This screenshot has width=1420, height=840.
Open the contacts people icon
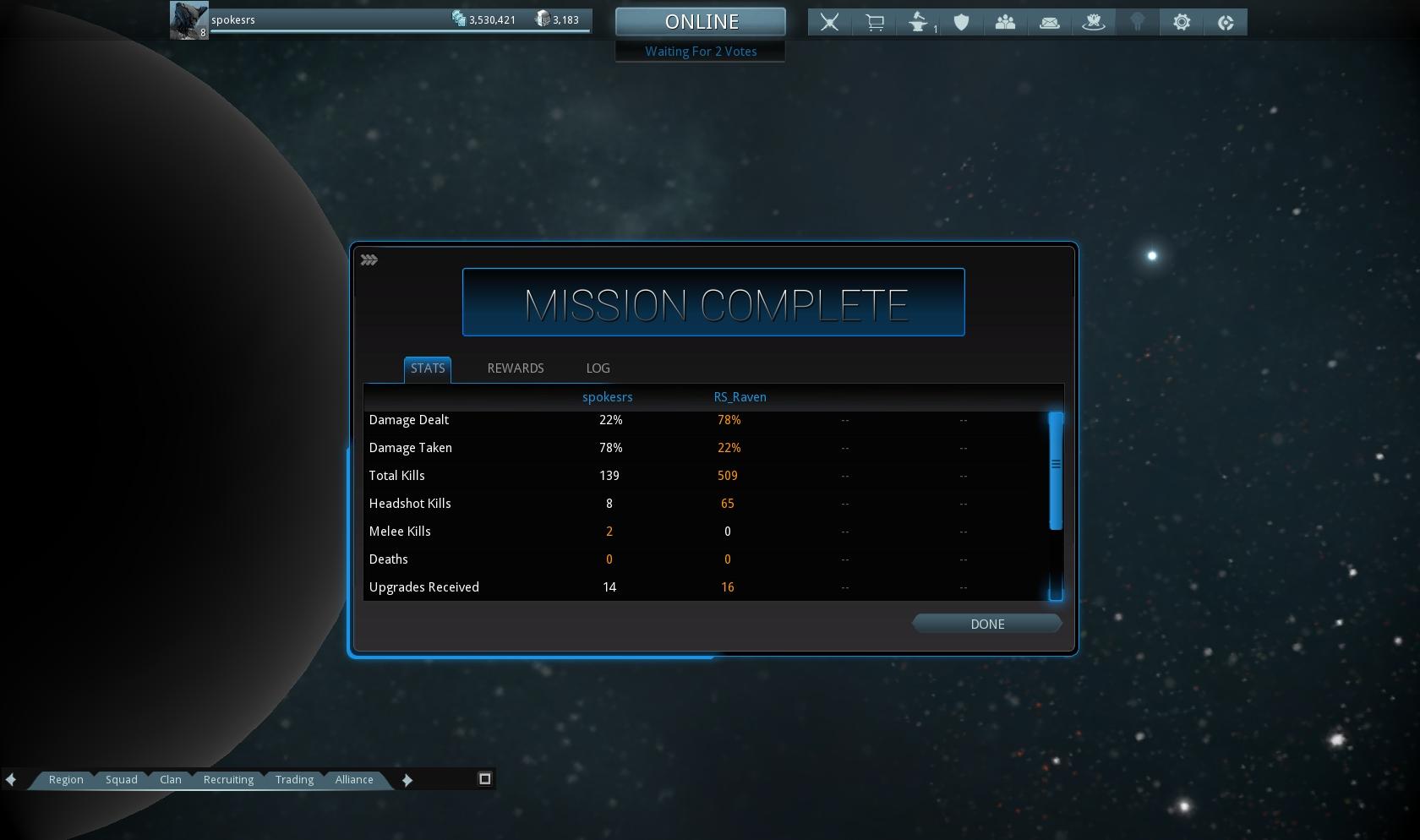pos(1005,23)
